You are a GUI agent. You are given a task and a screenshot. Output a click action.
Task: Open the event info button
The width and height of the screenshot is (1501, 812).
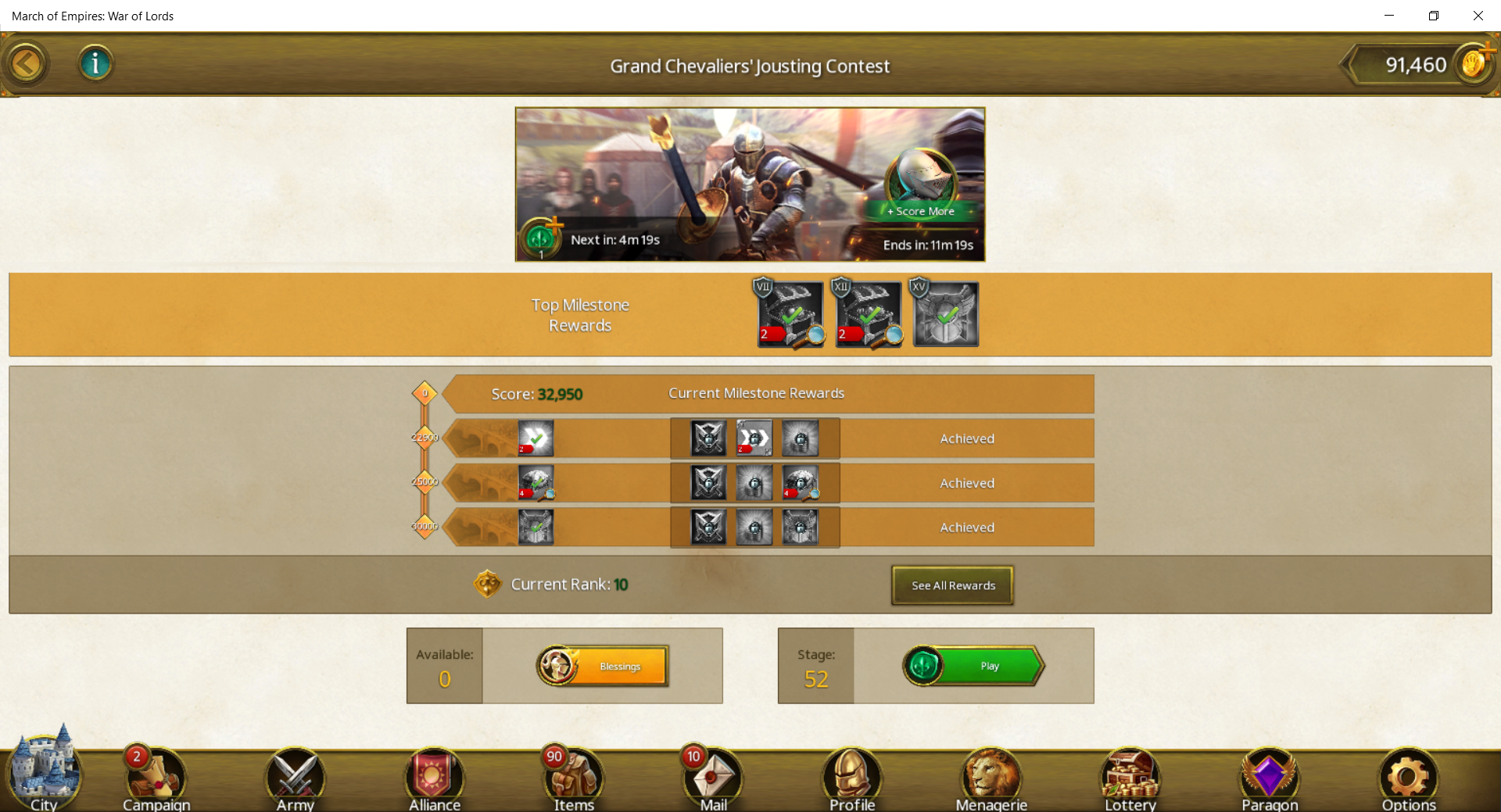tap(95, 63)
